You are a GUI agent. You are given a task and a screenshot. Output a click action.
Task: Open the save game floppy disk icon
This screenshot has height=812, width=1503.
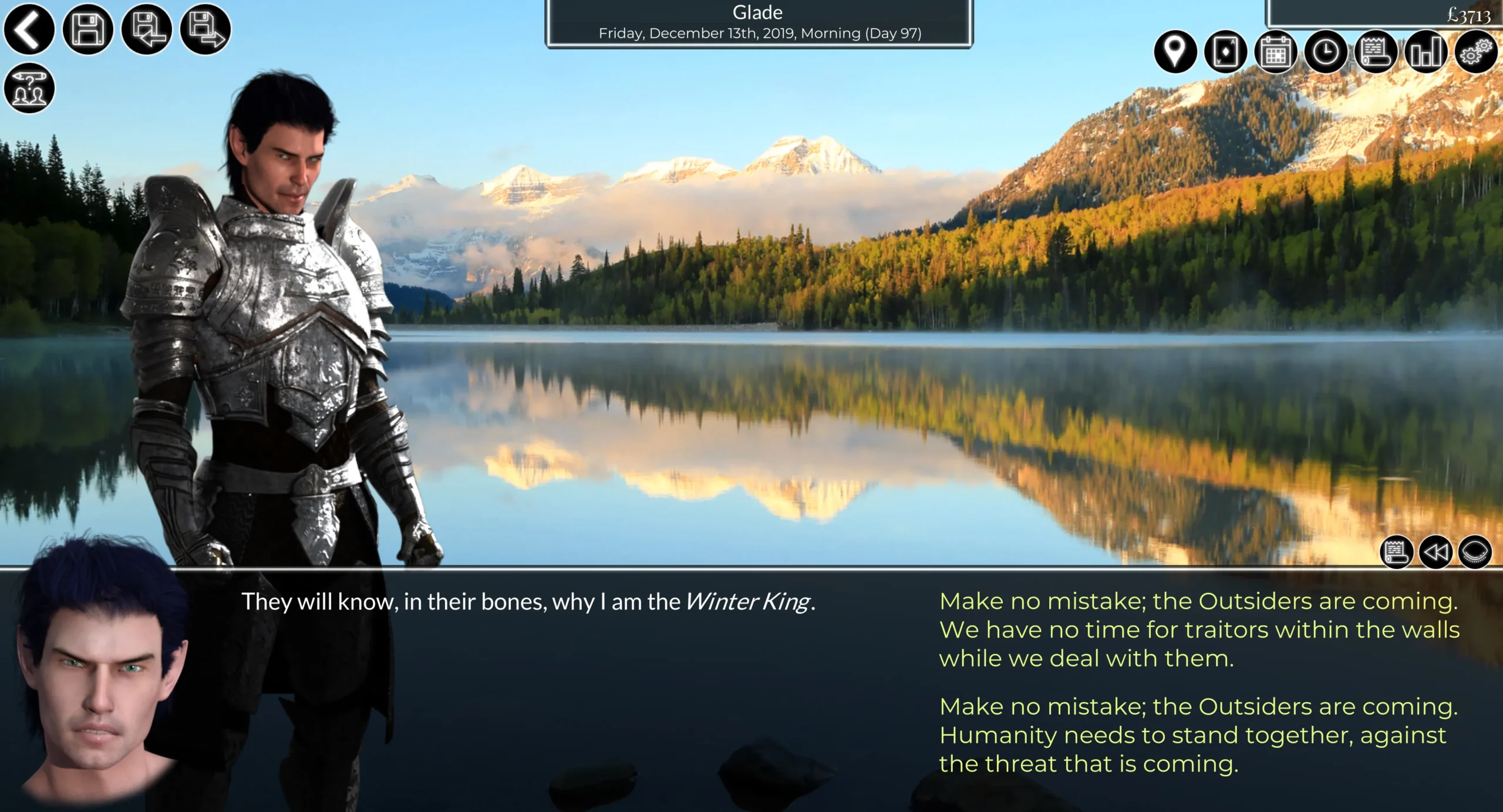click(87, 29)
